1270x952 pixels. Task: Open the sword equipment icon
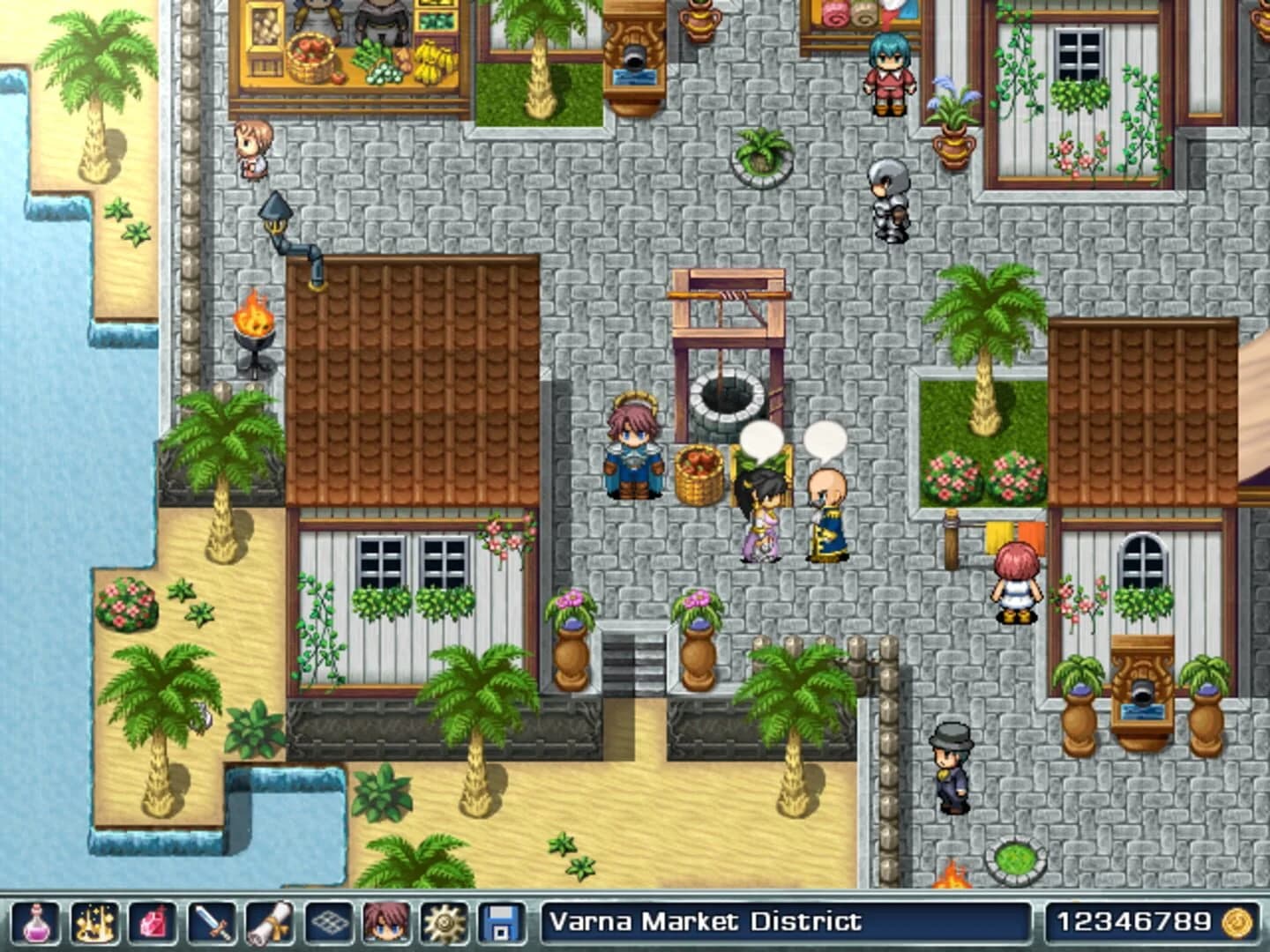213,921
